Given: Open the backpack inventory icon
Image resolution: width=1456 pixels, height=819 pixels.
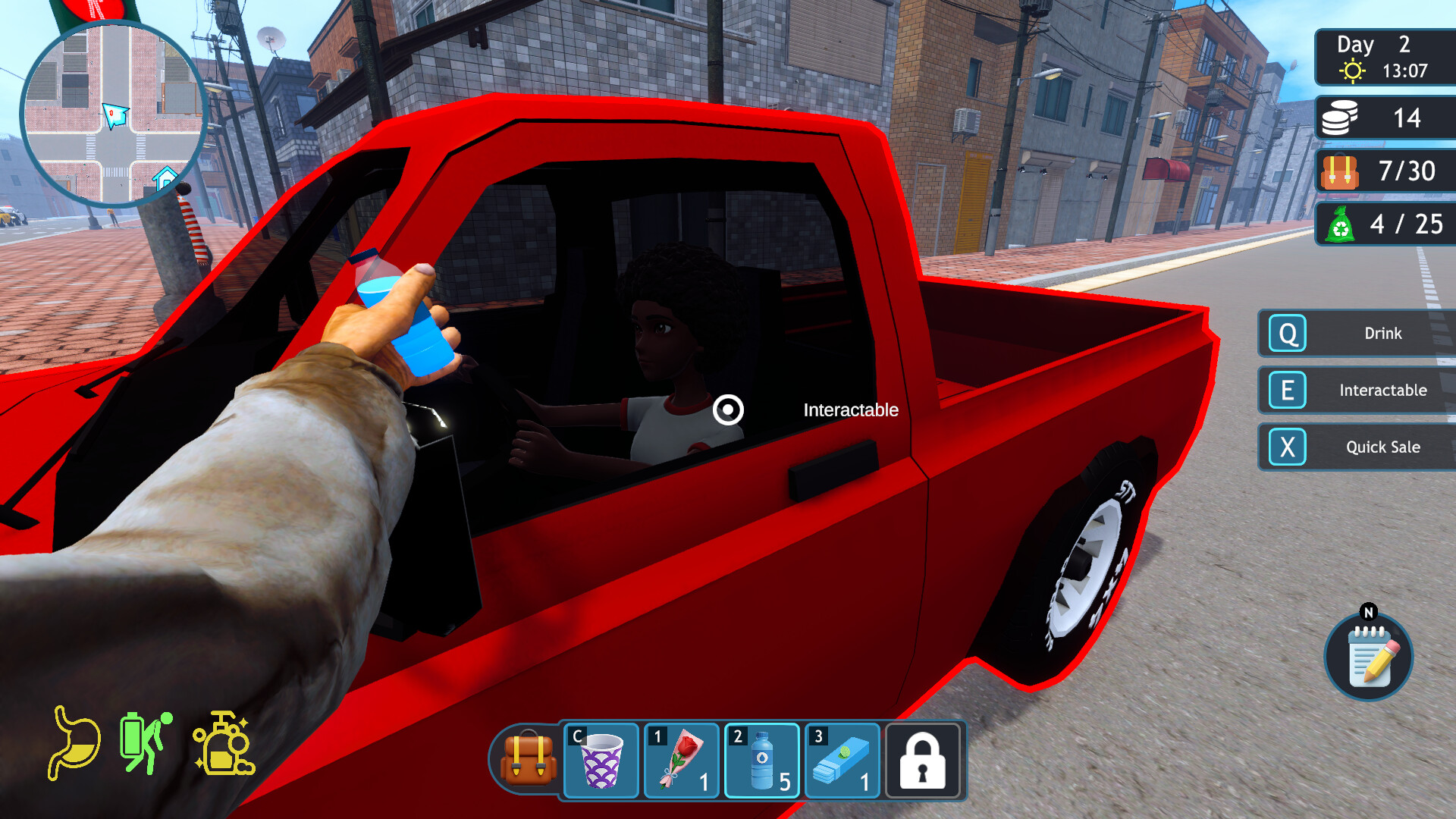Looking at the screenshot, I should (x=528, y=760).
